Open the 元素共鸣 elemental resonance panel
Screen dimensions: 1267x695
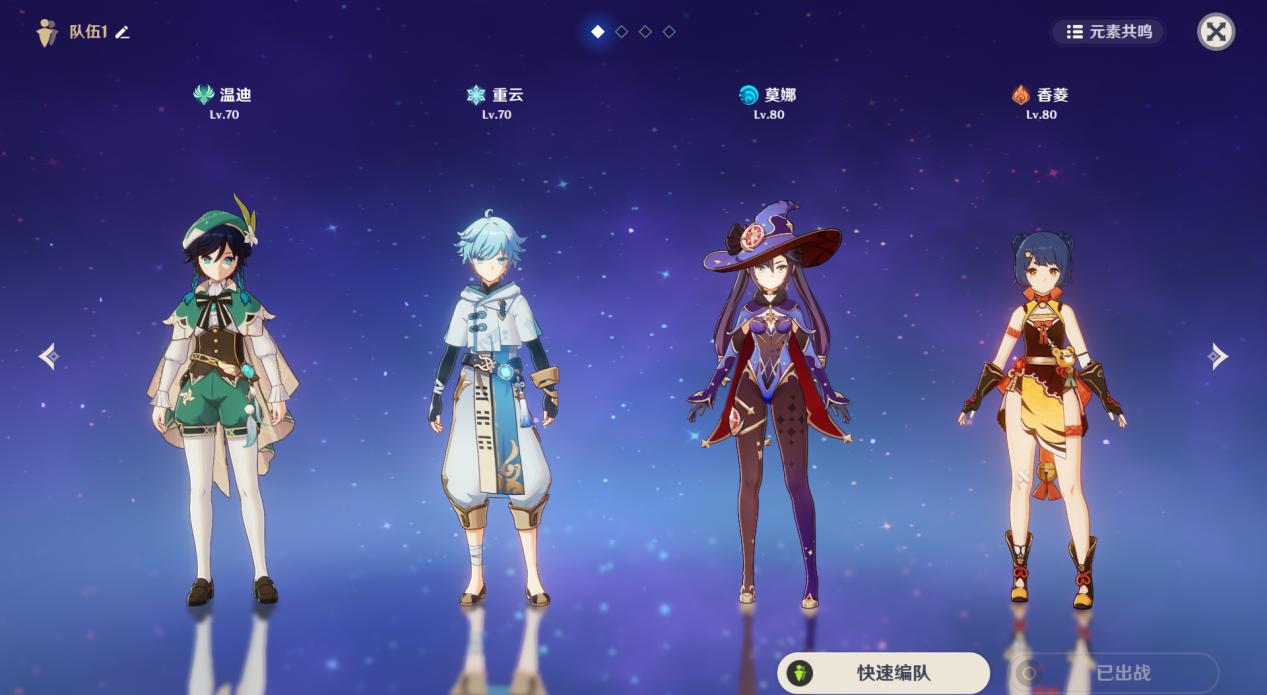click(1108, 32)
